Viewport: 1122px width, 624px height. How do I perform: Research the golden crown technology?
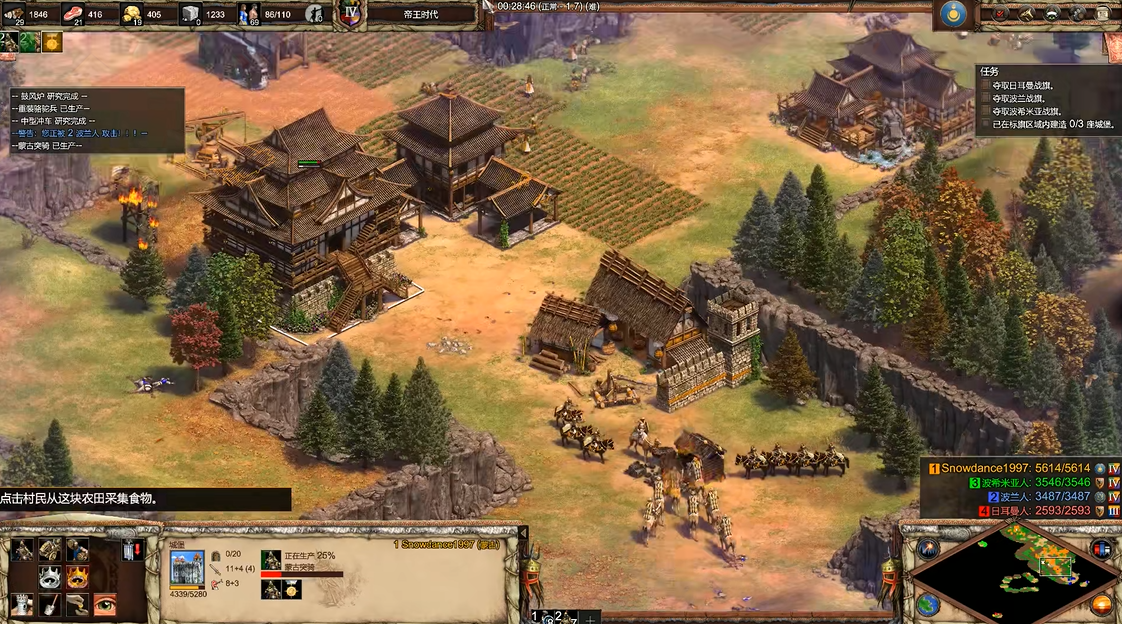[77, 577]
